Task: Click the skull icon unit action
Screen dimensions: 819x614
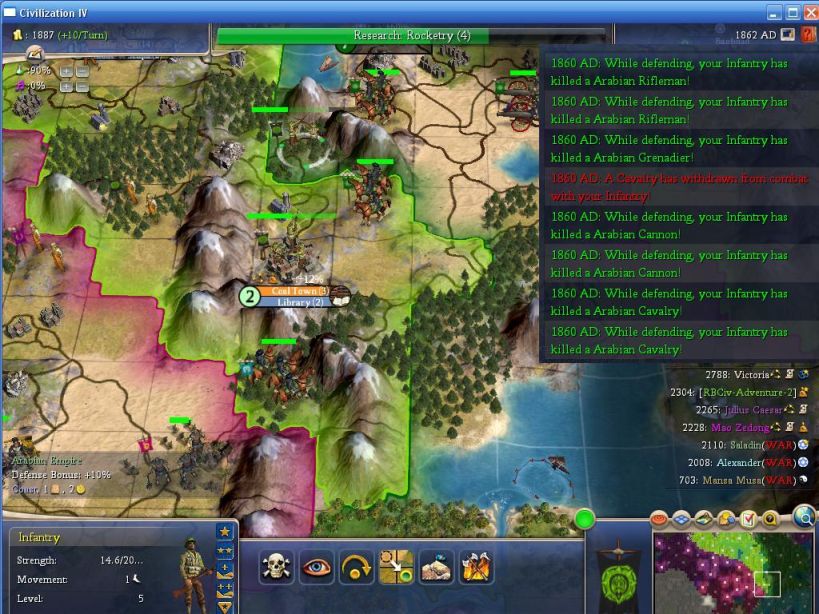Action: (x=276, y=567)
